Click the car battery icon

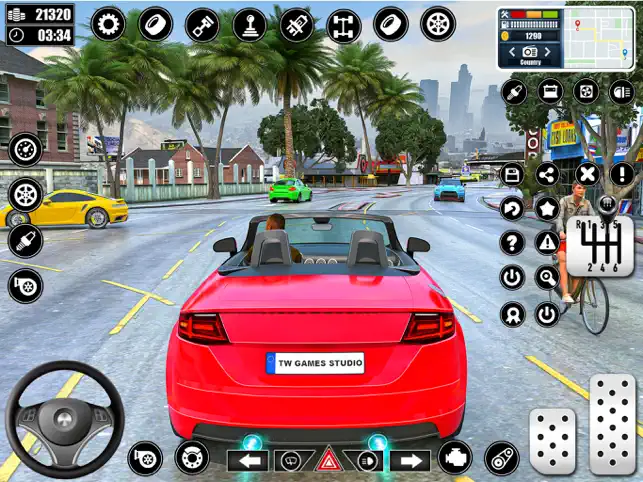tap(549, 92)
